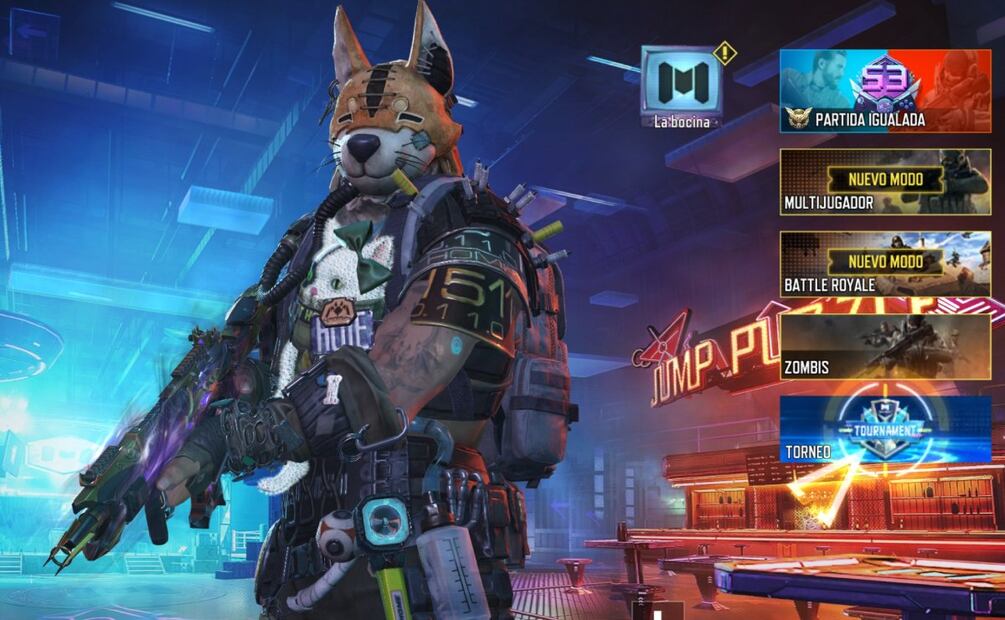The image size is (1005, 620).
Task: Select the Zombis game mode
Action: pos(885,347)
